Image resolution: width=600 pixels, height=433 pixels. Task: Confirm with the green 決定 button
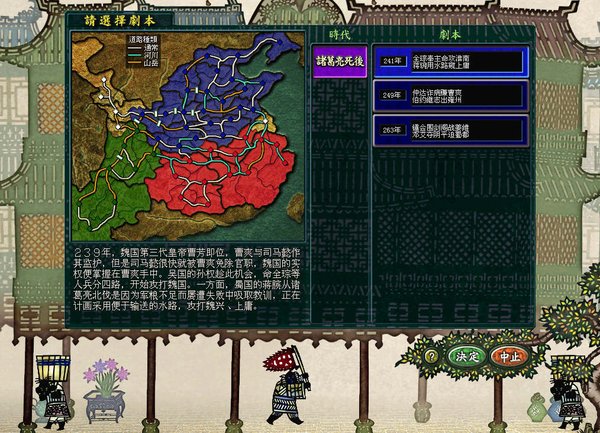click(466, 355)
